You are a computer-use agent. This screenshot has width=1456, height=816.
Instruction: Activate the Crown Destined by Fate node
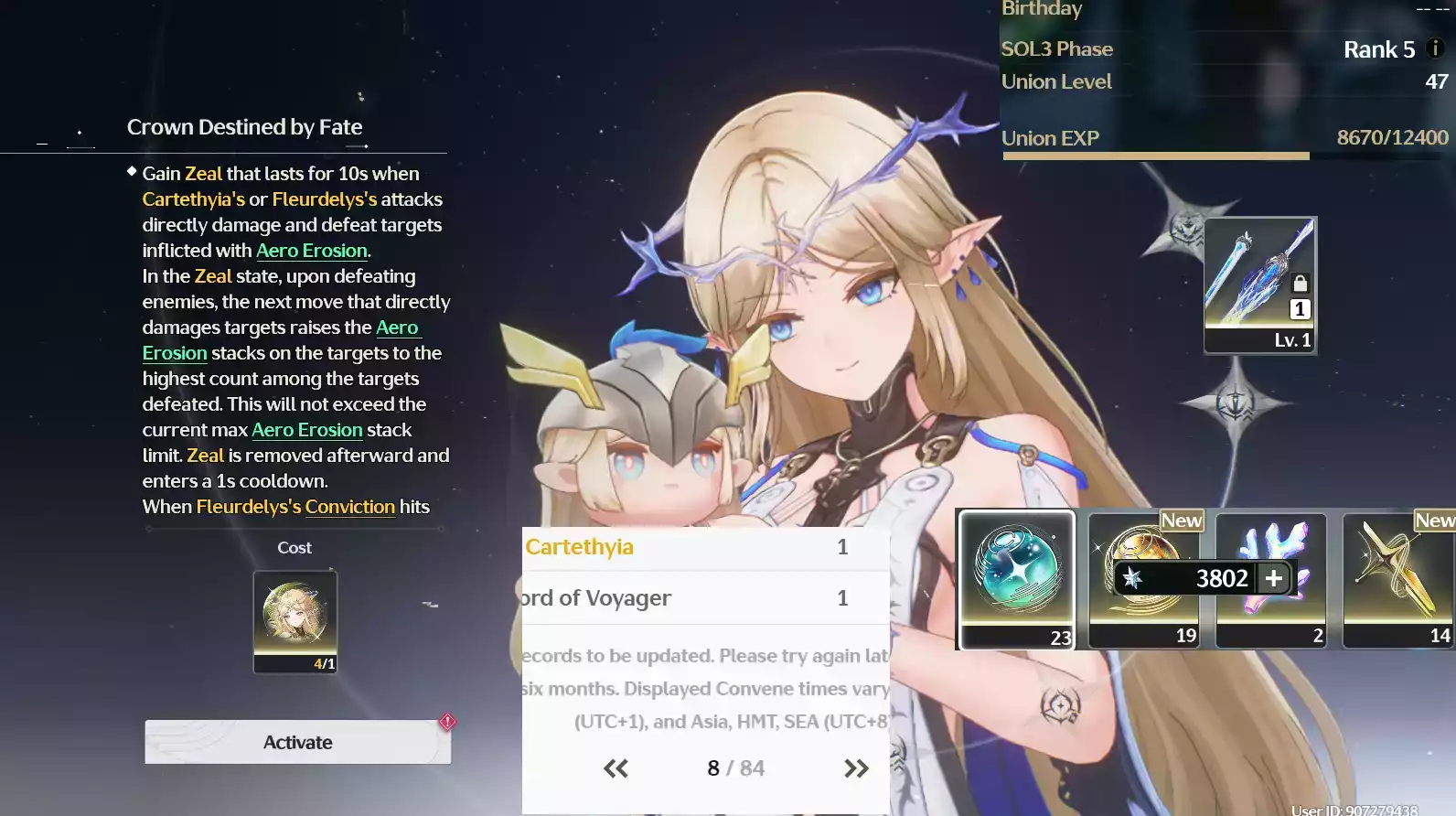(x=297, y=742)
